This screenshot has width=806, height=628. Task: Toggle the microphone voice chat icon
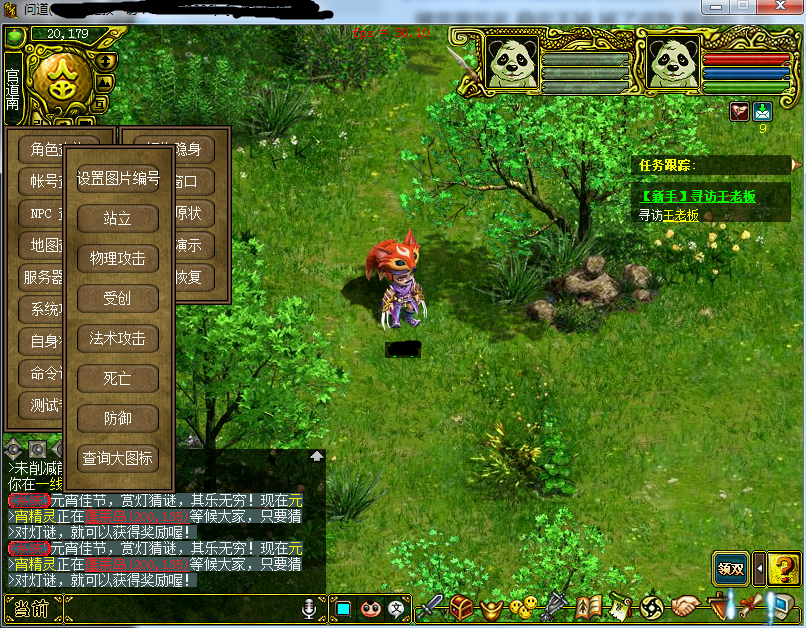click(309, 607)
